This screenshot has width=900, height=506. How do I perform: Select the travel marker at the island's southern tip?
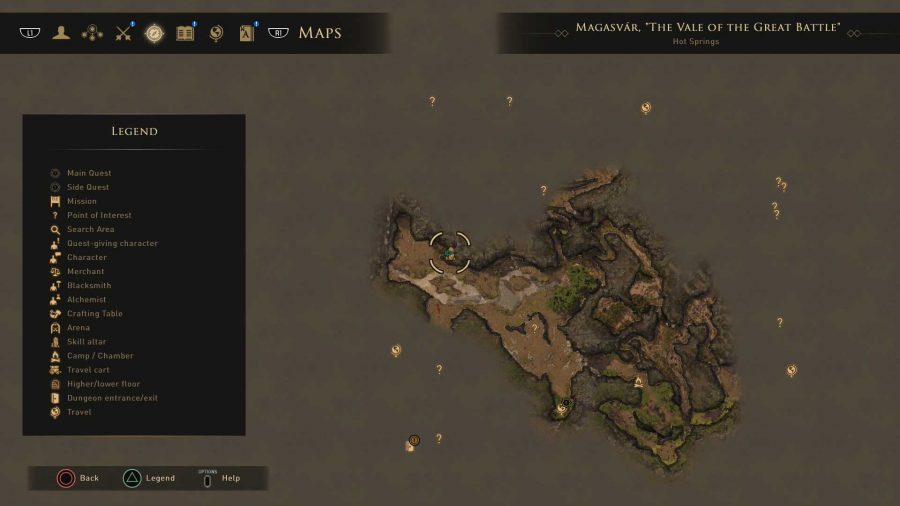(561, 408)
